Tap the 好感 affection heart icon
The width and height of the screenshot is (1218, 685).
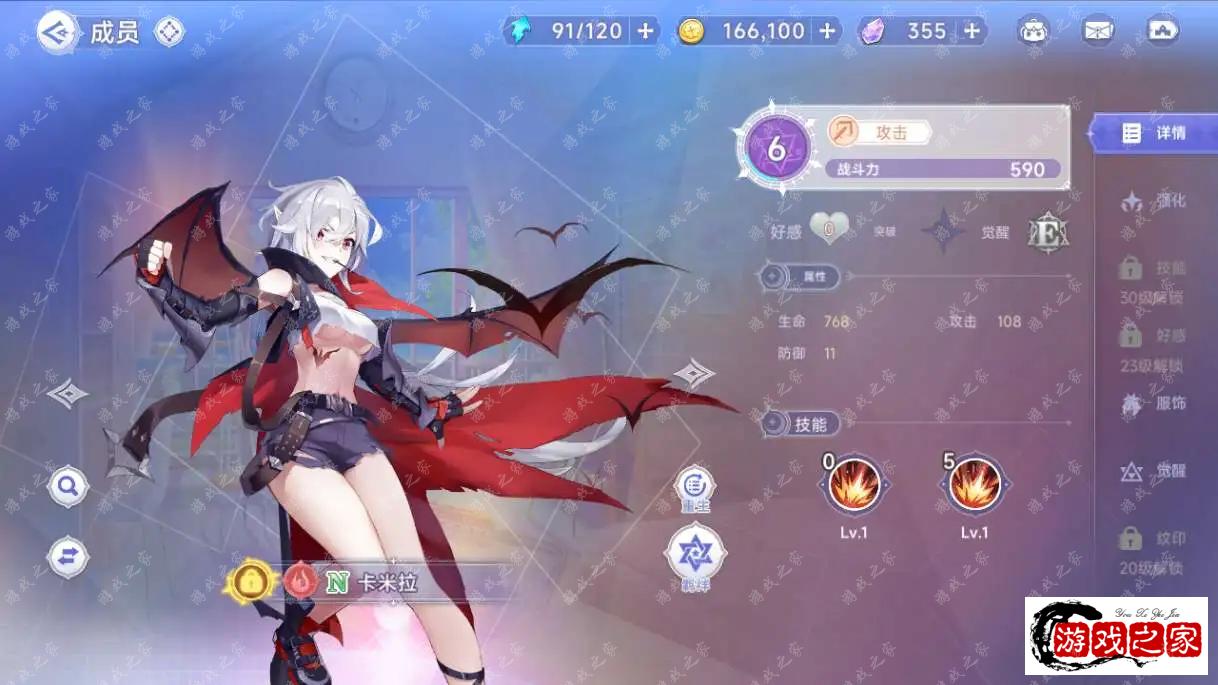point(828,231)
